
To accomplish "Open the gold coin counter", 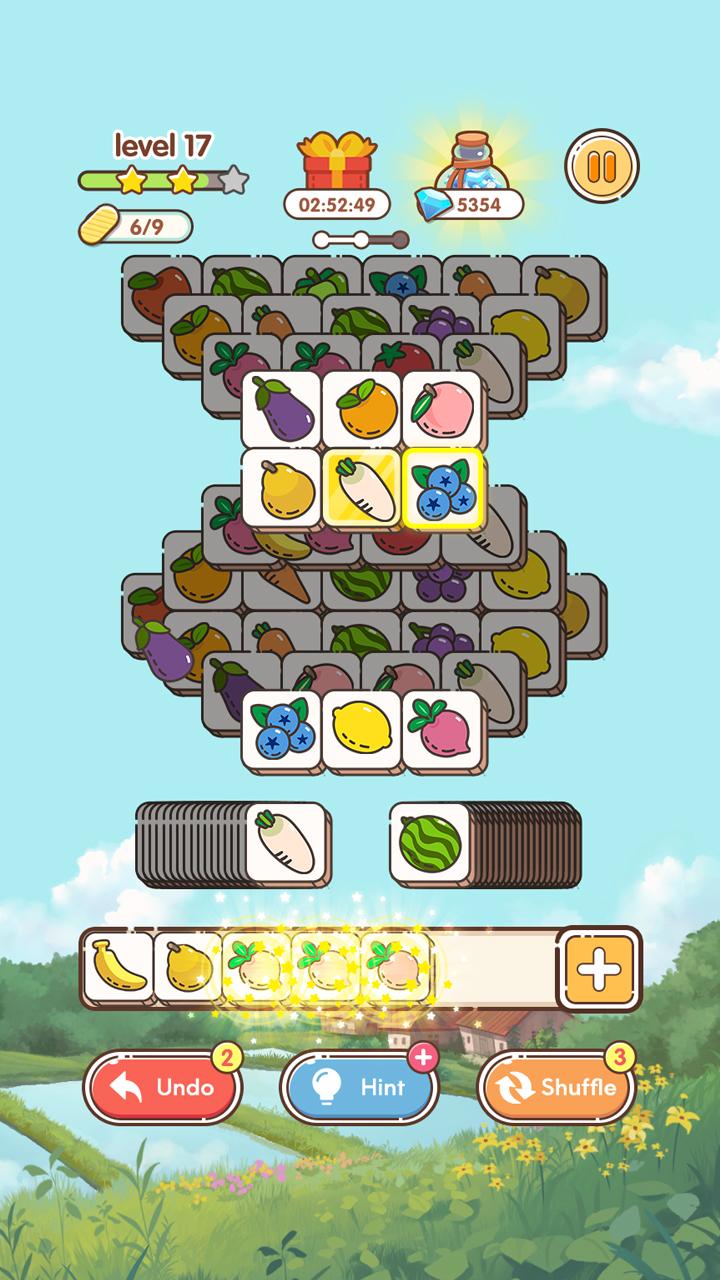I will (x=136, y=226).
